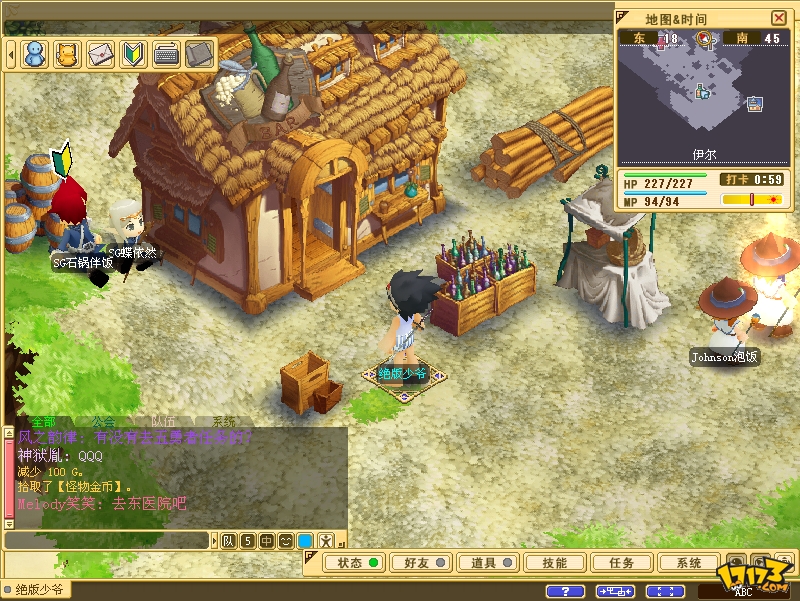Click the green-yellow beginner badge icon
The height and width of the screenshot is (601, 800).
(134, 54)
